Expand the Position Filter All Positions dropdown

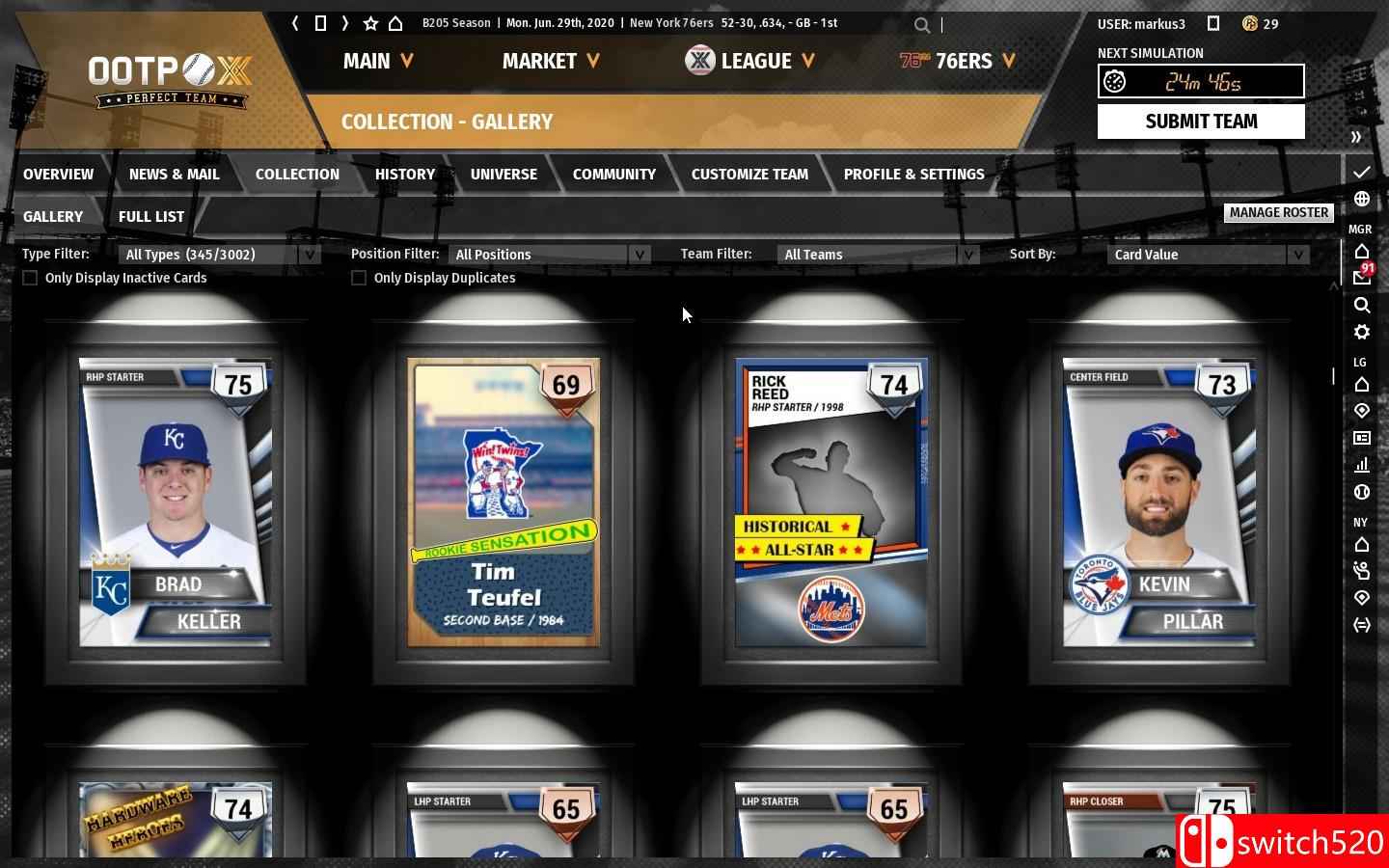click(x=545, y=254)
